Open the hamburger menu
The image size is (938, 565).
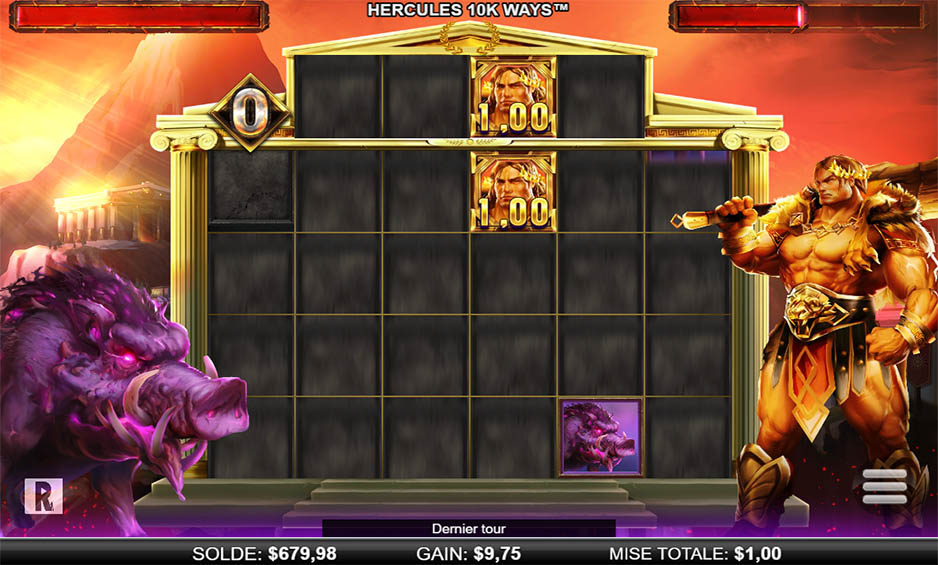point(885,487)
